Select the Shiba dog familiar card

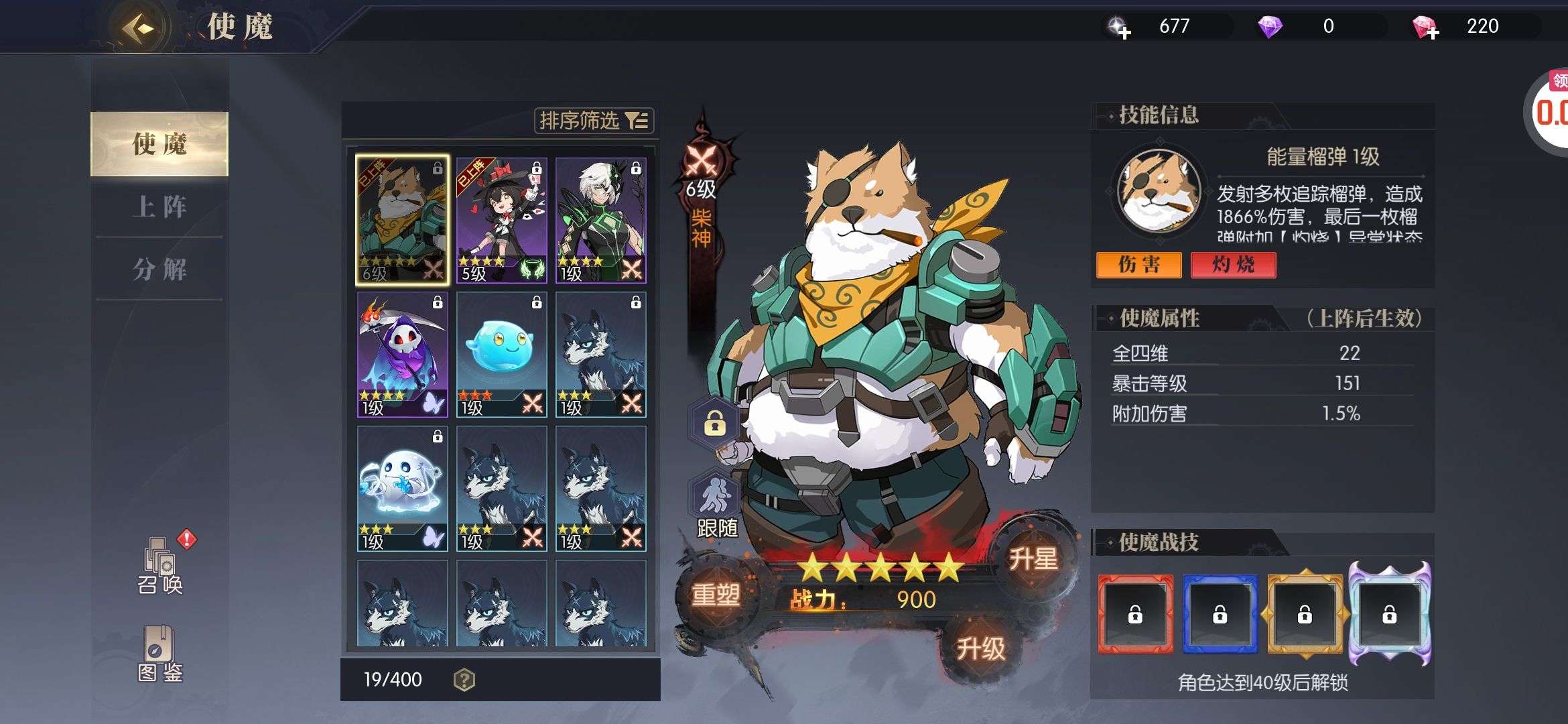(x=402, y=220)
